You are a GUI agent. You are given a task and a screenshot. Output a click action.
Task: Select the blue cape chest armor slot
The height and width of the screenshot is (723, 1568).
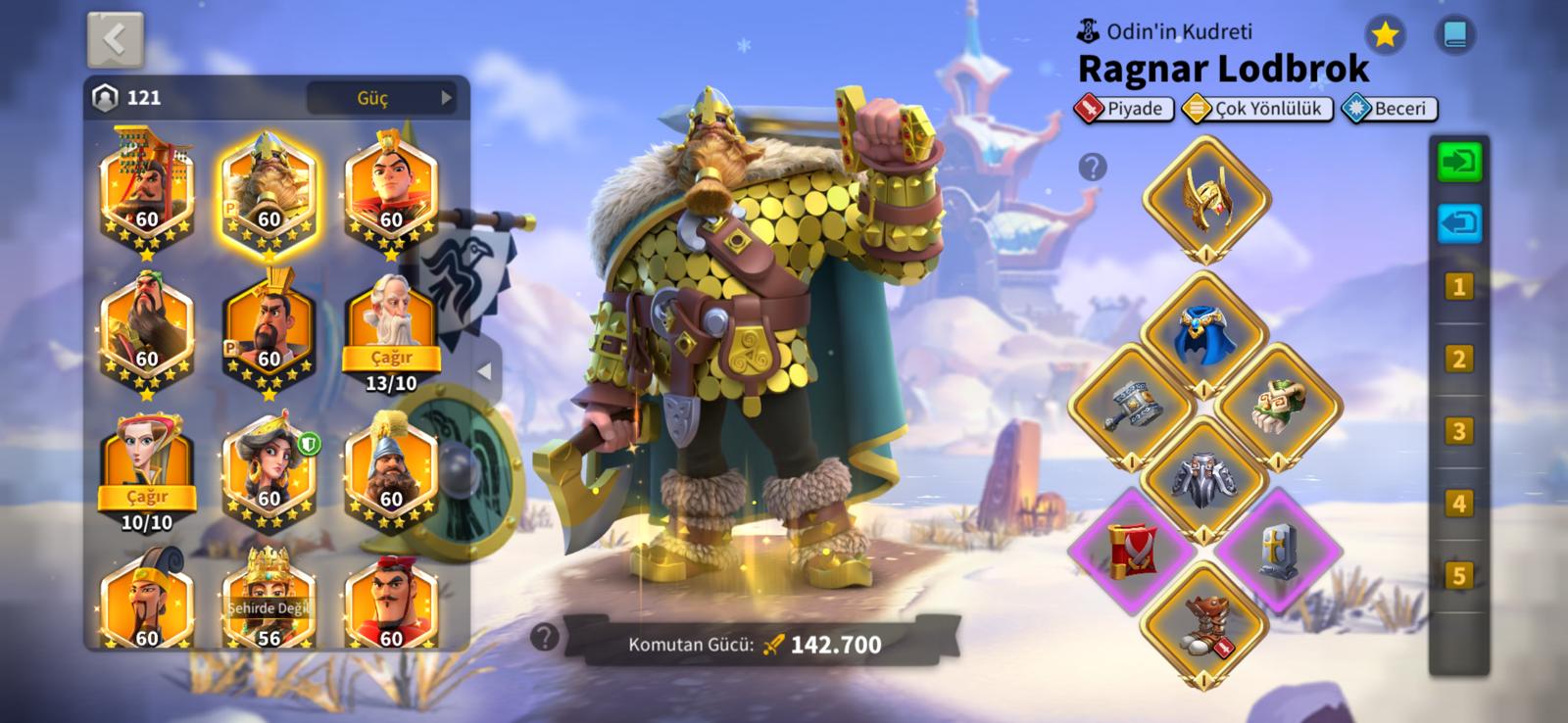1204,333
